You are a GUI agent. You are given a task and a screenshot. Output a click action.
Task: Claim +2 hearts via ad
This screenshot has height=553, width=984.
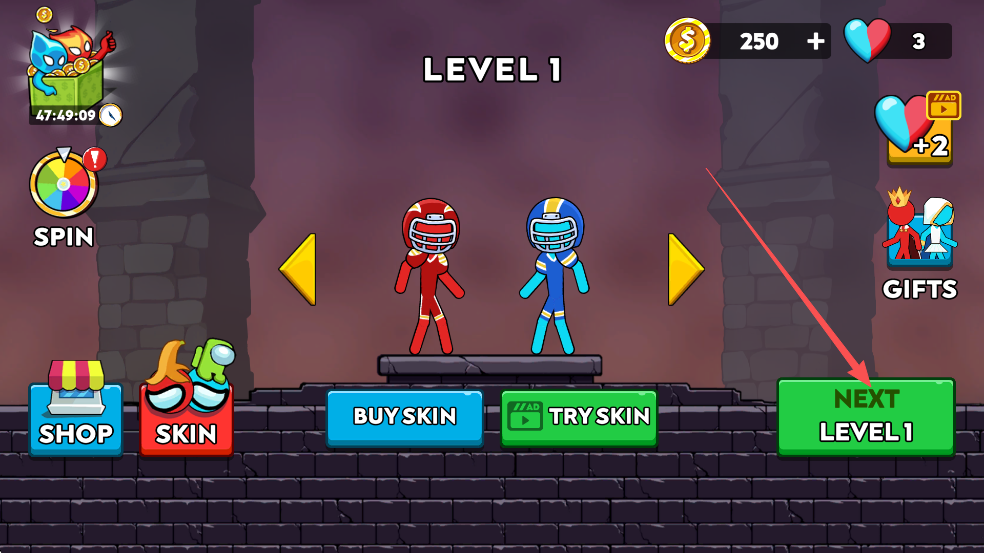pos(918,128)
